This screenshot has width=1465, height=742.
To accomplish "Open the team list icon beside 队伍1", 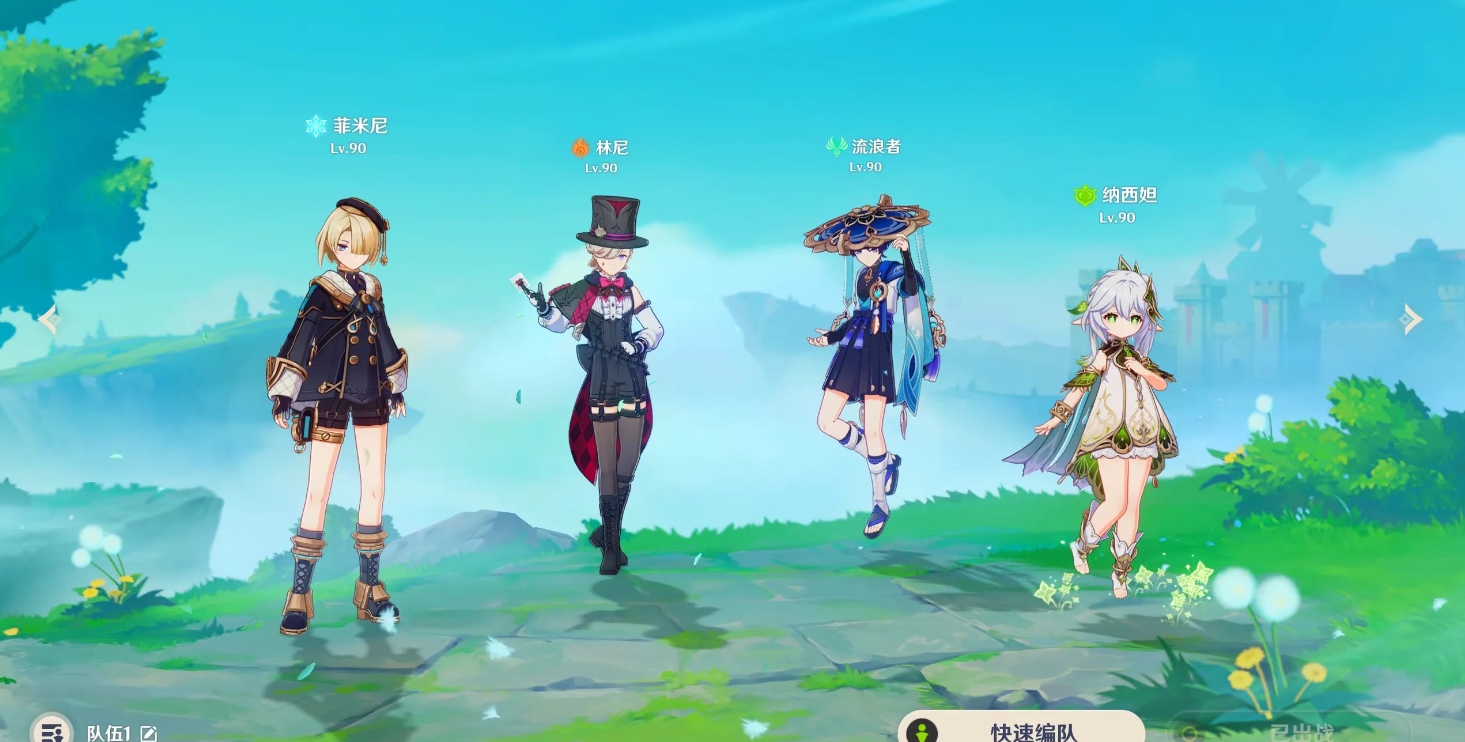I will tap(50, 730).
